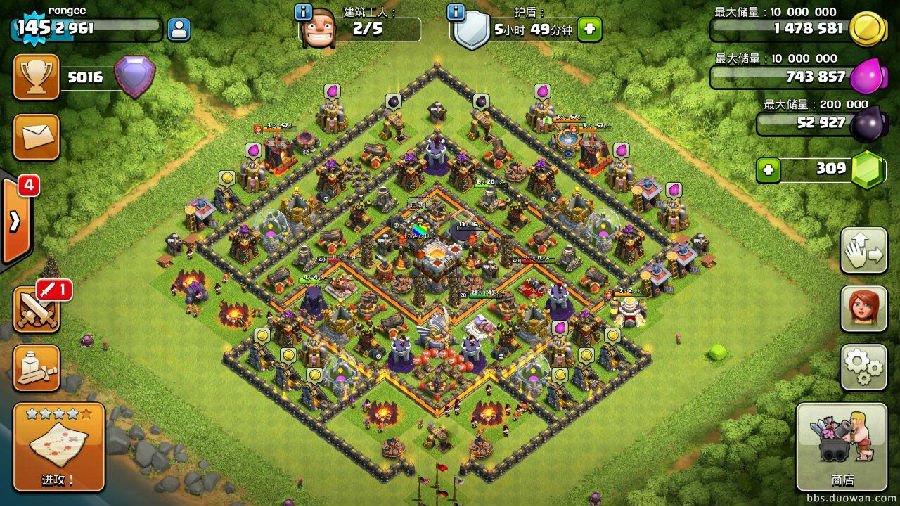900x506 pixels.
Task: Add shield time with green plus
Action: coord(590,29)
